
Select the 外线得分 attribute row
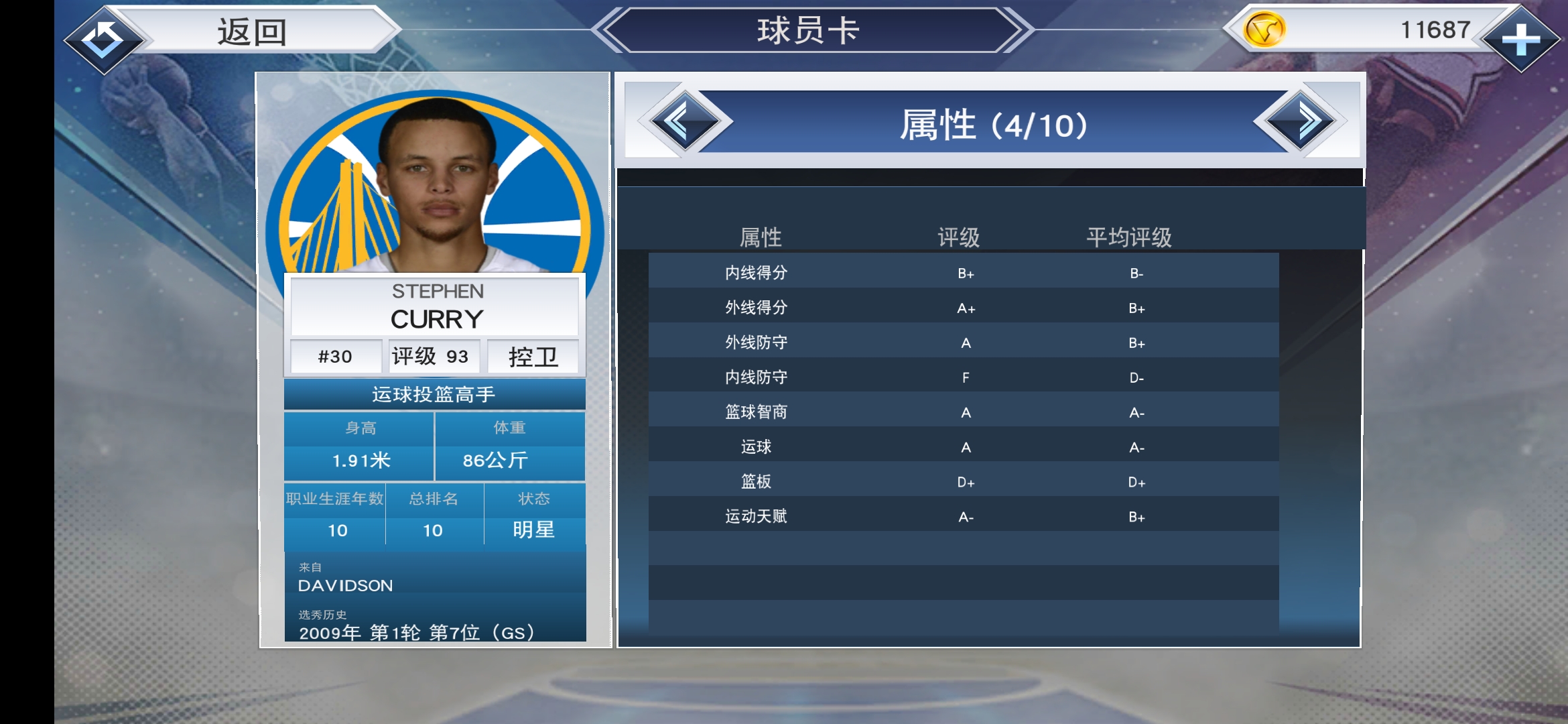(x=963, y=308)
